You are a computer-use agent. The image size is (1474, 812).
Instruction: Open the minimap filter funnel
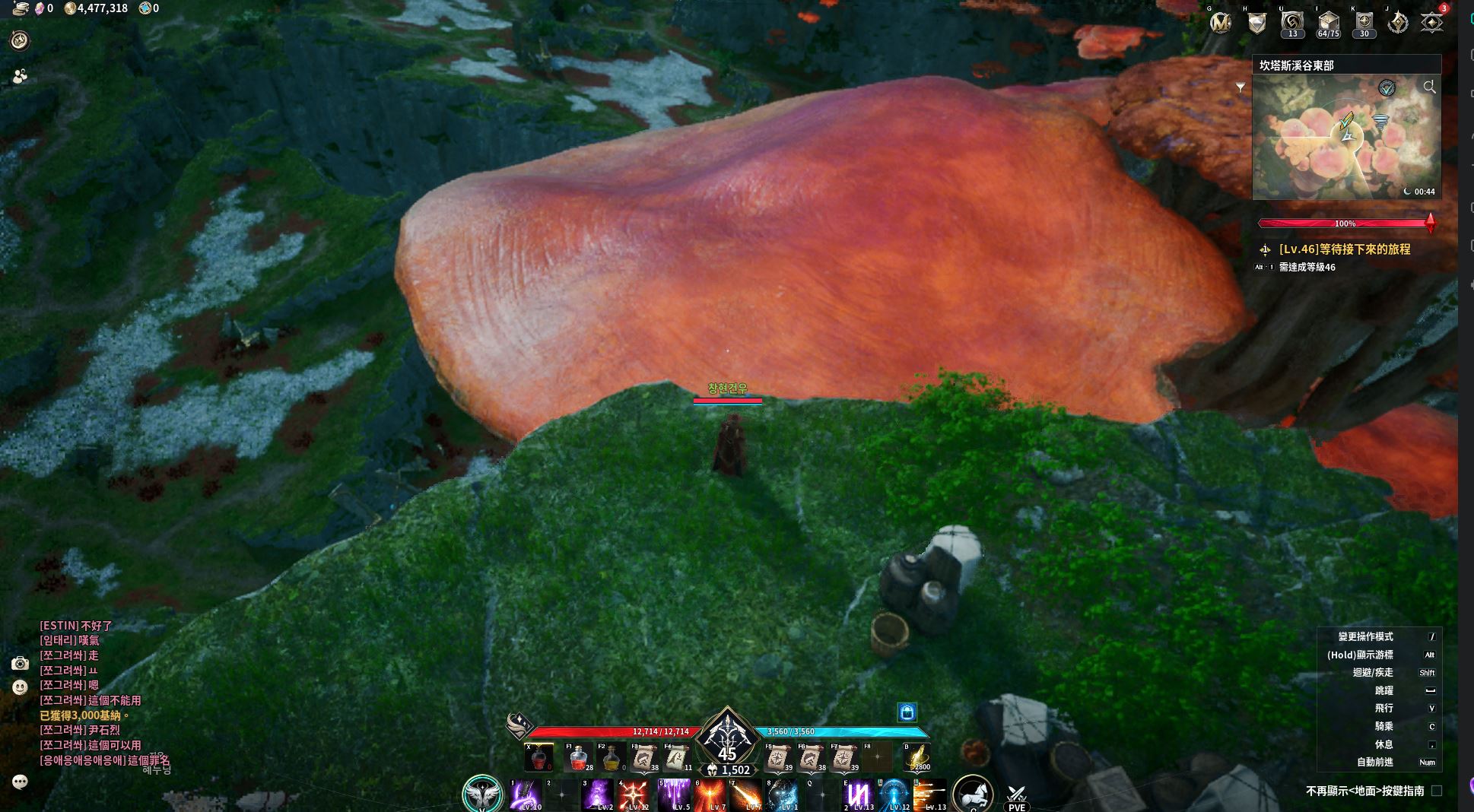1241,88
